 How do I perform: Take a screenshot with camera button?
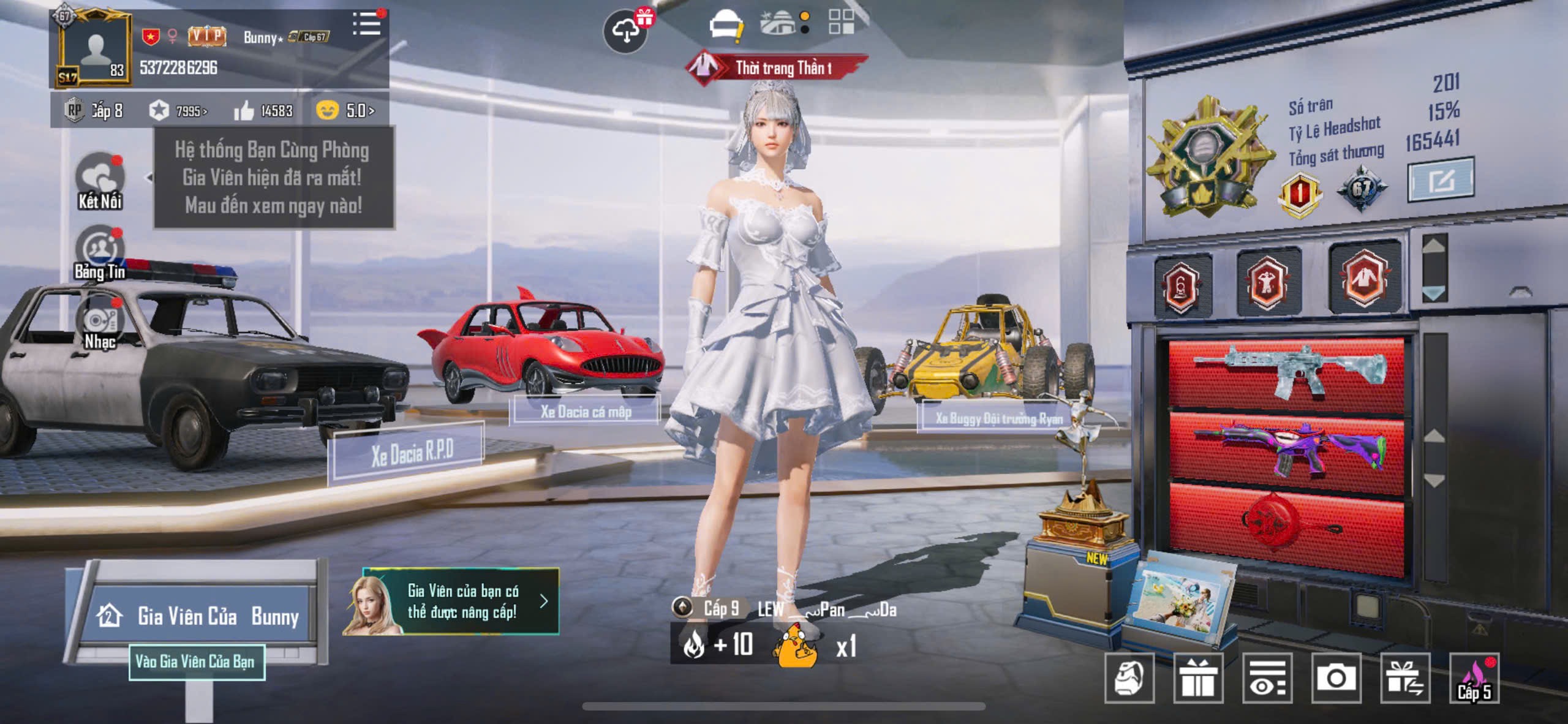(1336, 678)
